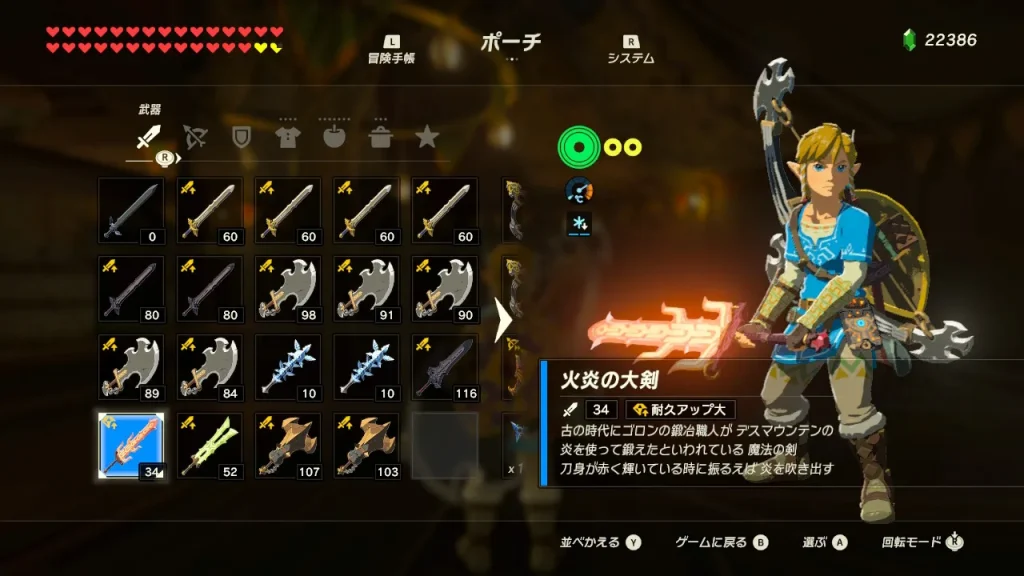Select the golden crusher slot showing 107
The width and height of the screenshot is (1024, 576).
tap(287, 445)
